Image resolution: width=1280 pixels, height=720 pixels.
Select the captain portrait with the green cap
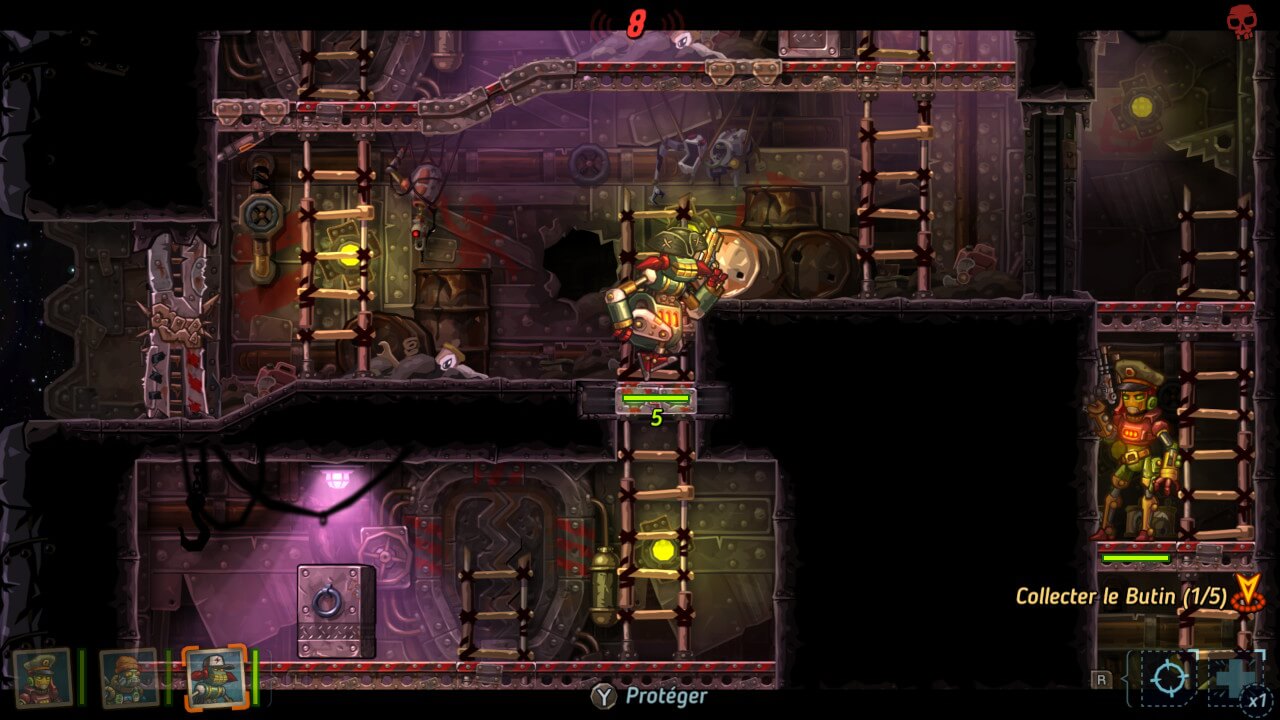point(43,677)
